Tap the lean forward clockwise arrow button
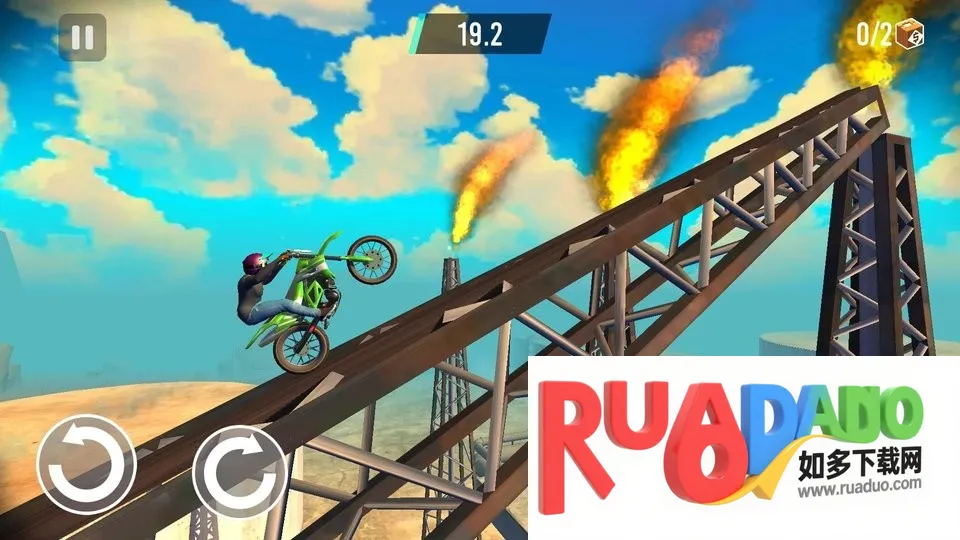This screenshot has width=960, height=540. point(241,465)
